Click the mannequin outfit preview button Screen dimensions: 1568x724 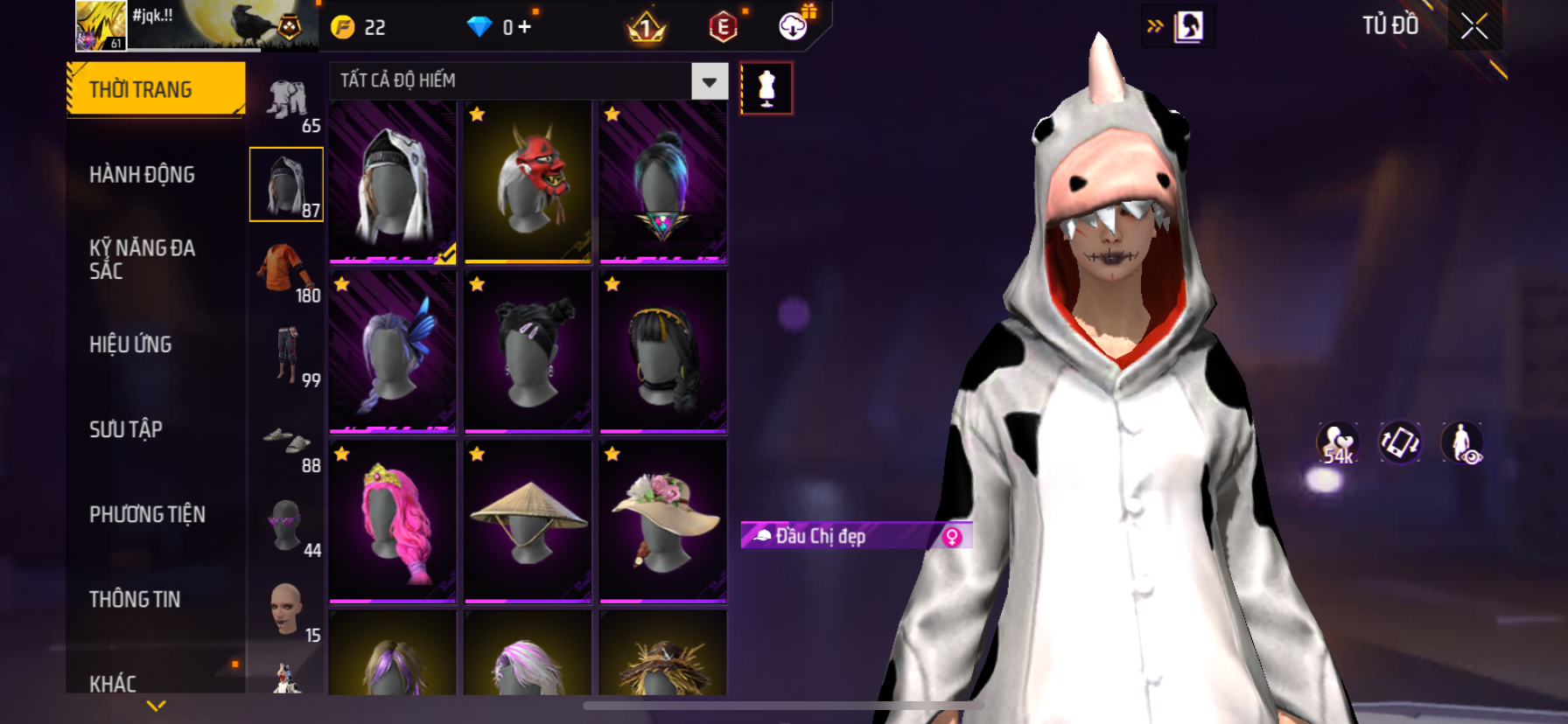tap(766, 88)
